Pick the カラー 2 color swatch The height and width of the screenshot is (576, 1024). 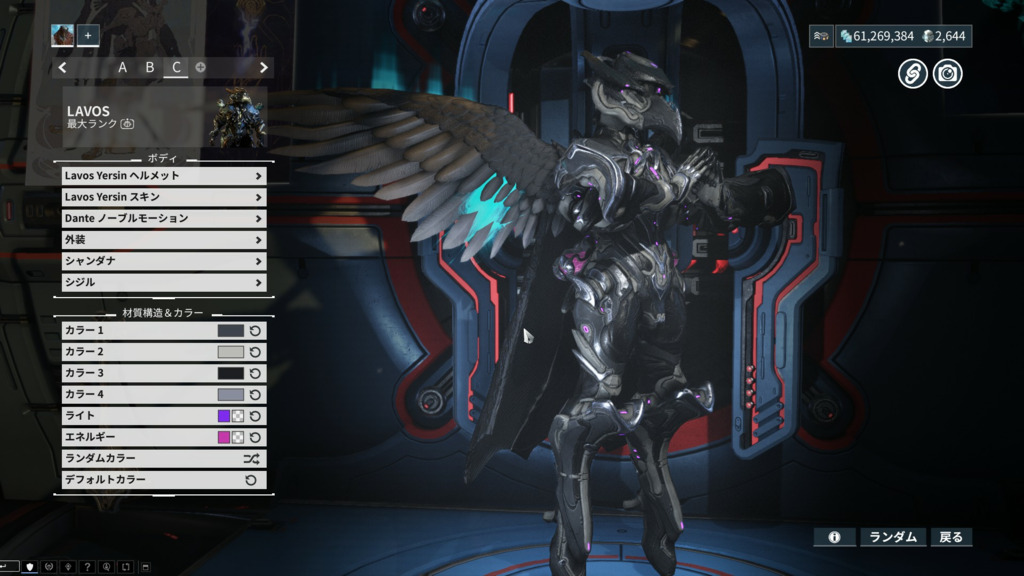point(230,352)
